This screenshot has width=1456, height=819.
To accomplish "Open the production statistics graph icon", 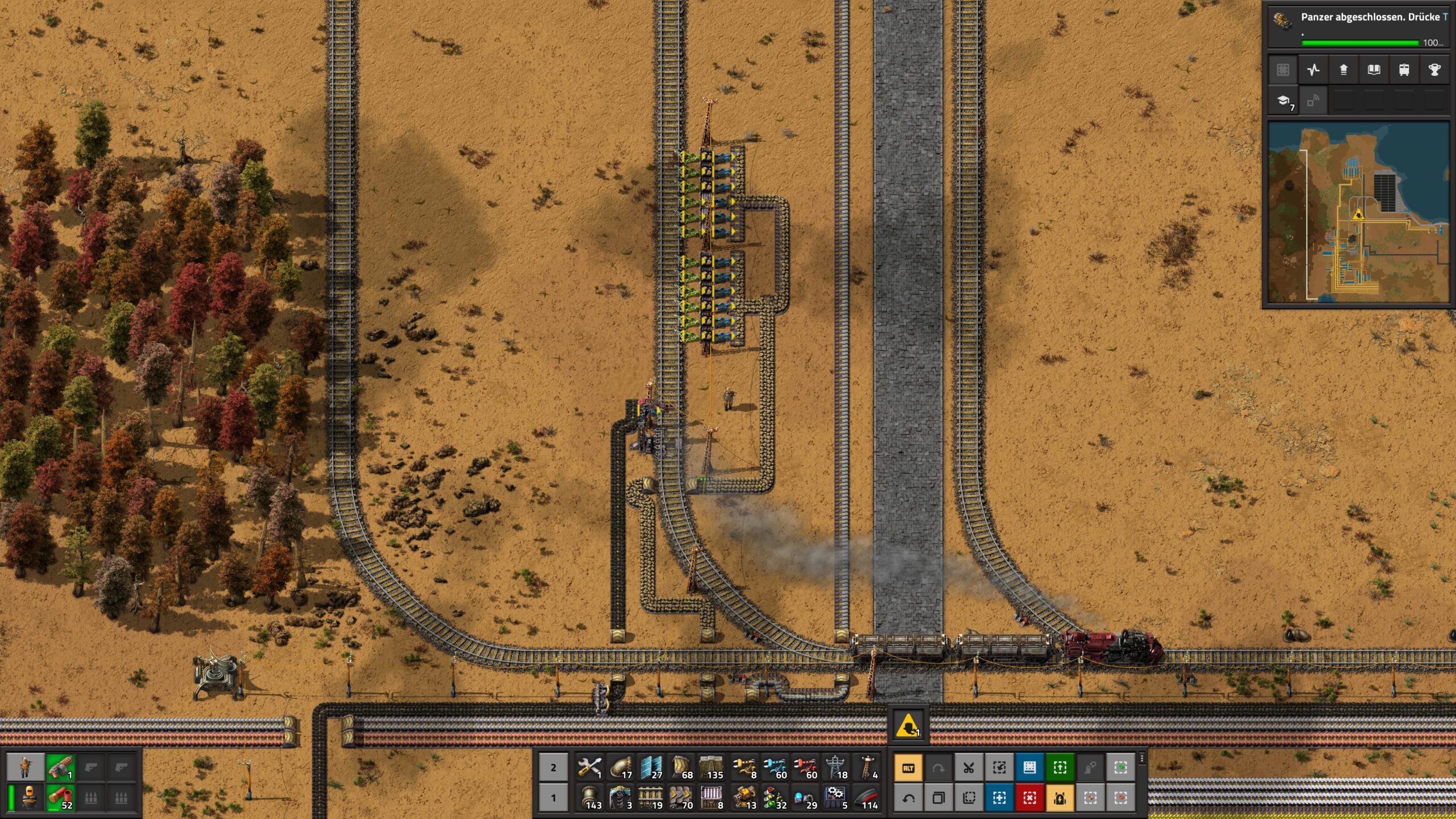I will pyautogui.click(x=1313, y=70).
